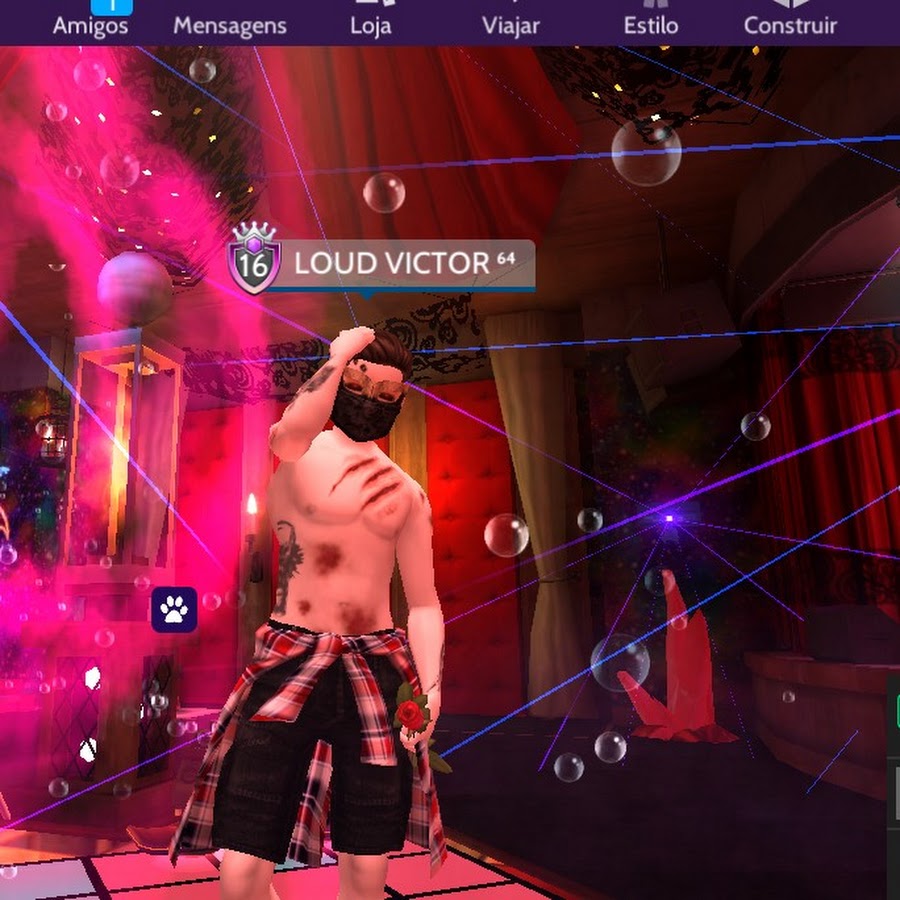Open the Mensagens messages menu
900x900 pixels.
[229, 24]
